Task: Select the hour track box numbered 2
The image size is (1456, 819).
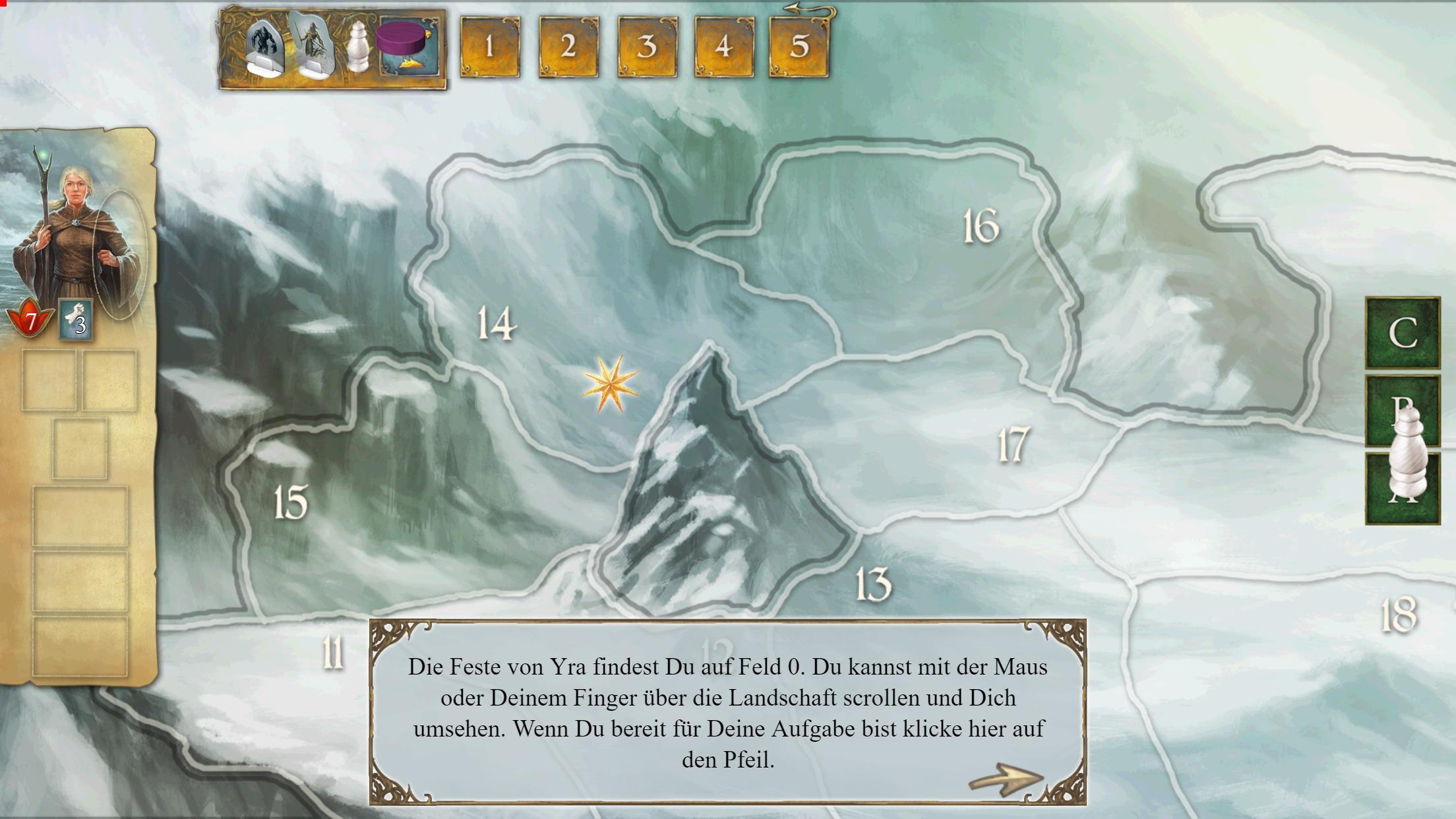Action: 568,47
